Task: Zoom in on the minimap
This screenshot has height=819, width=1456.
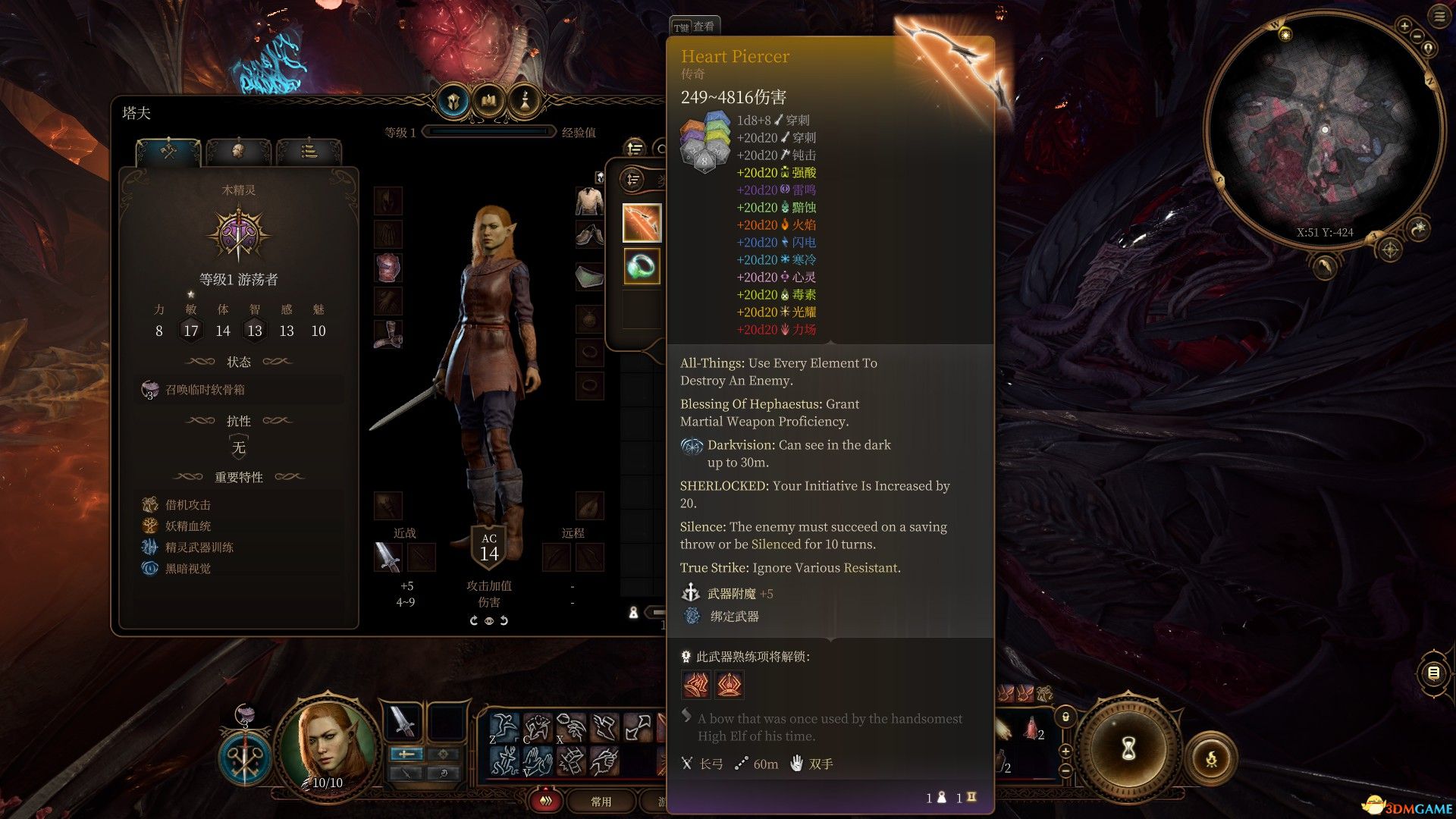Action: click(x=1404, y=27)
